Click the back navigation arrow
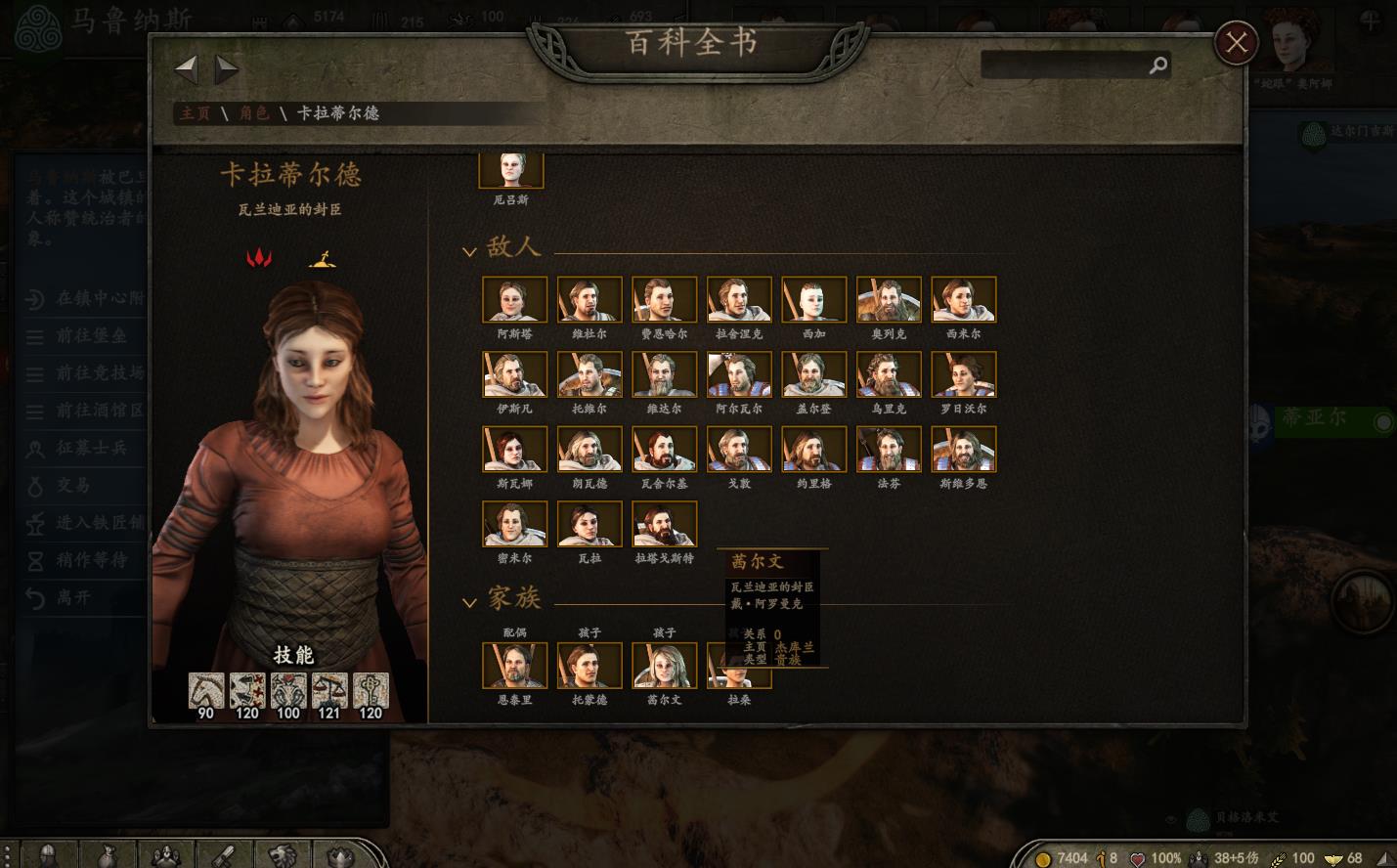 186,67
